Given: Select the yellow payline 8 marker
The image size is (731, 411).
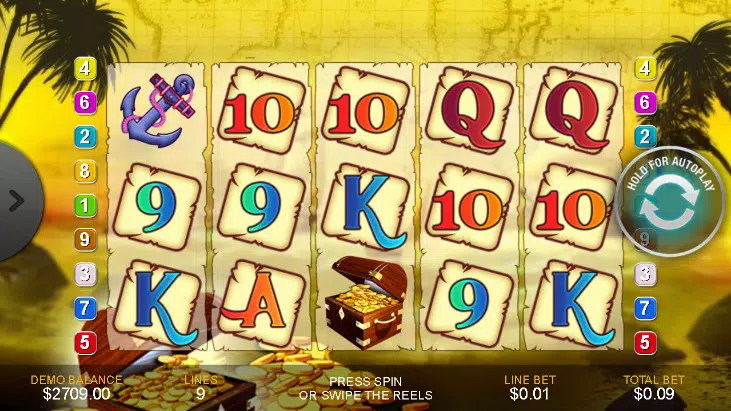Looking at the screenshot, I should tap(85, 171).
